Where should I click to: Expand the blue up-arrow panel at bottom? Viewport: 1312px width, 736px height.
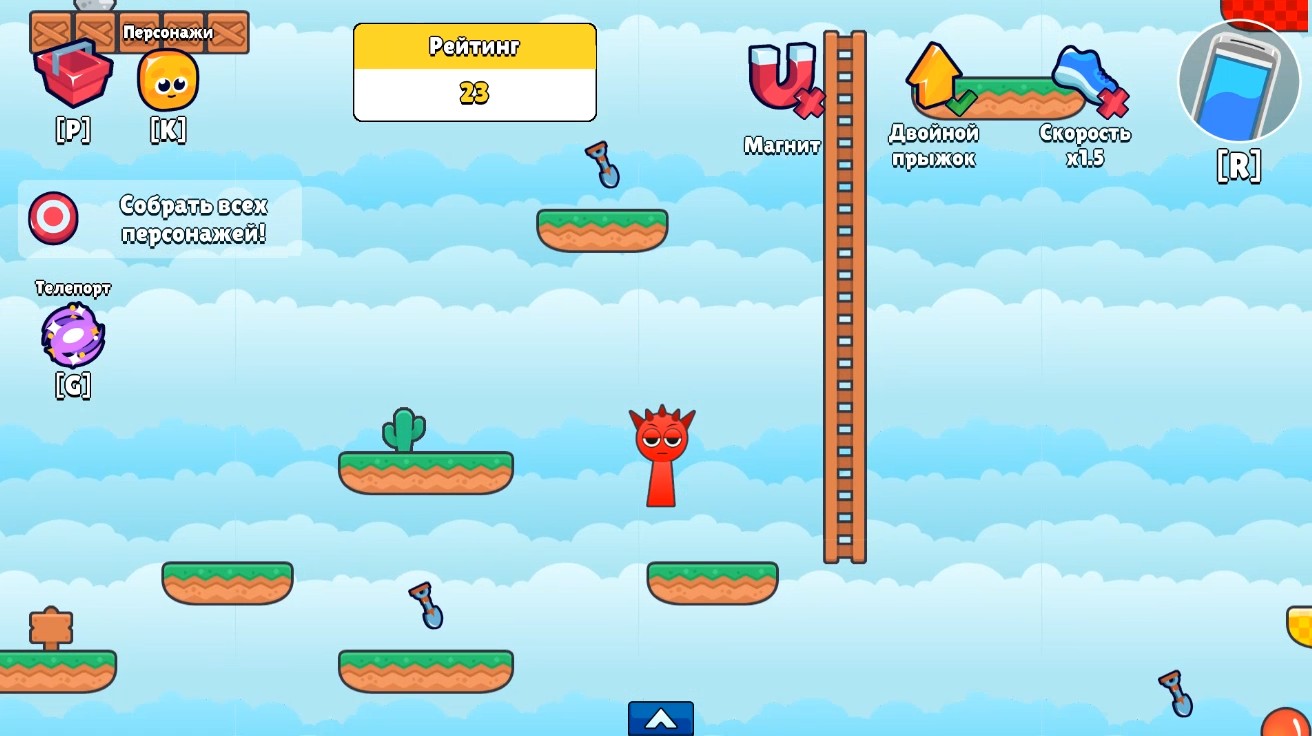tap(660, 719)
